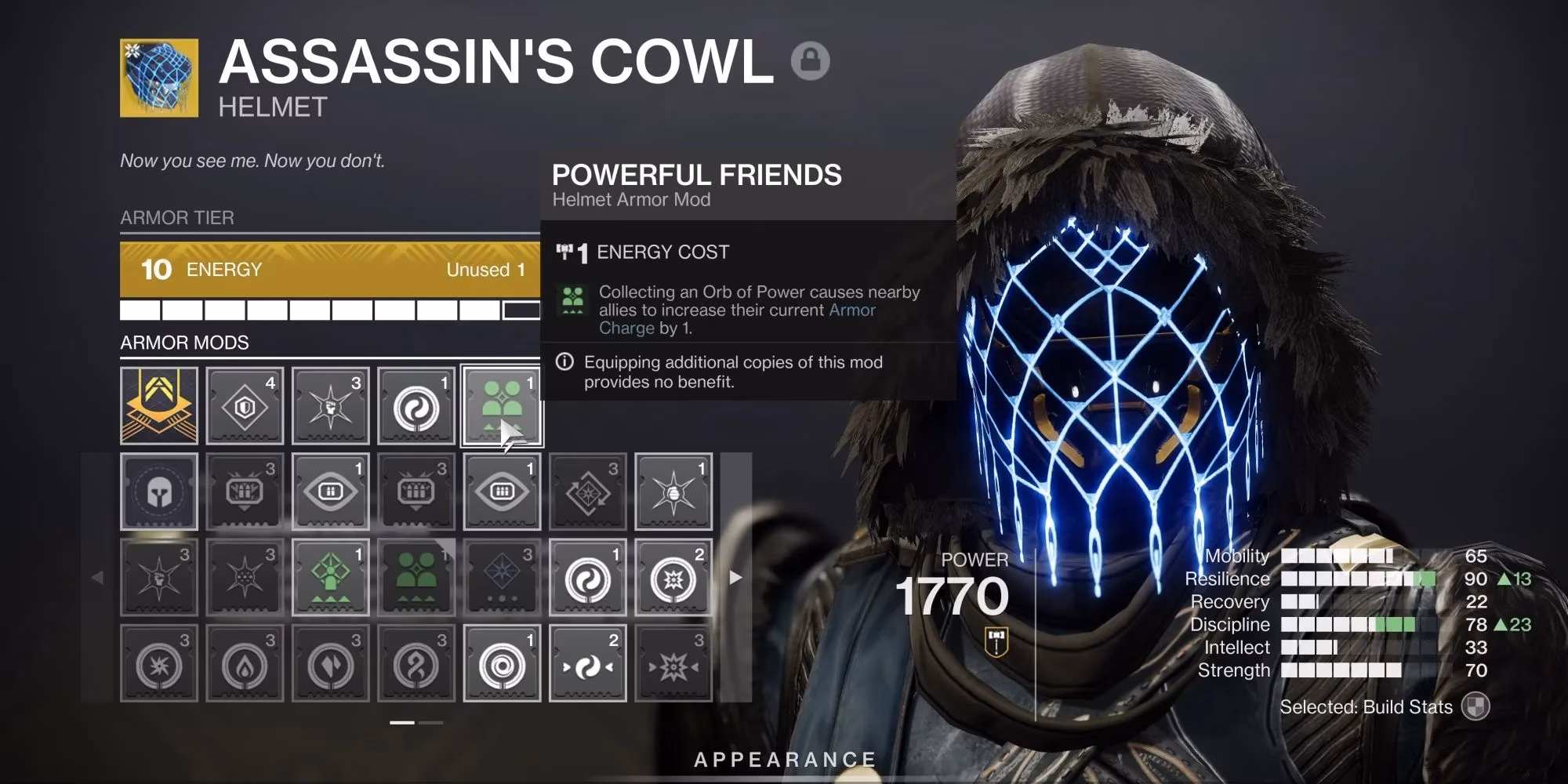
Task: Click the Build Stats shield toggle
Action: click(1476, 706)
